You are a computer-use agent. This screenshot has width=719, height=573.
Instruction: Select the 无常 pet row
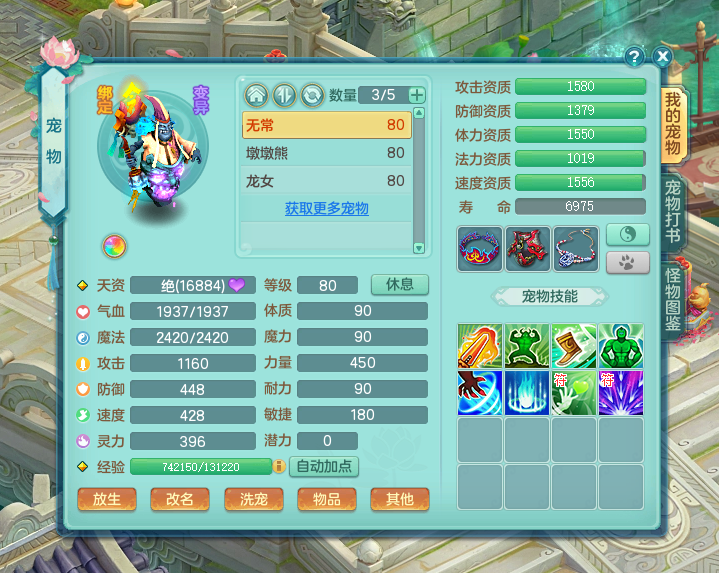(x=326, y=125)
